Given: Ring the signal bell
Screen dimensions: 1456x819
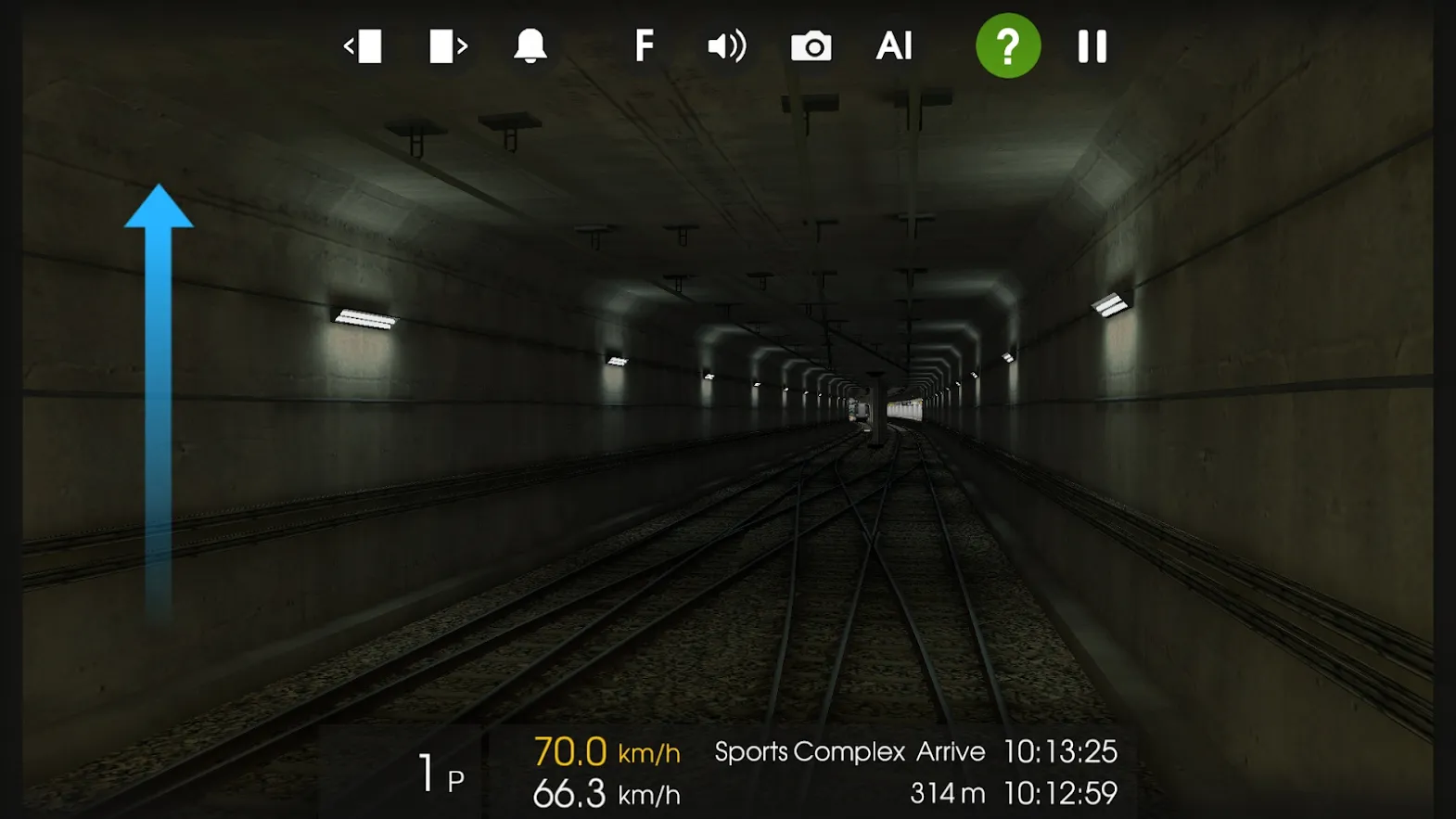Looking at the screenshot, I should tap(528, 45).
